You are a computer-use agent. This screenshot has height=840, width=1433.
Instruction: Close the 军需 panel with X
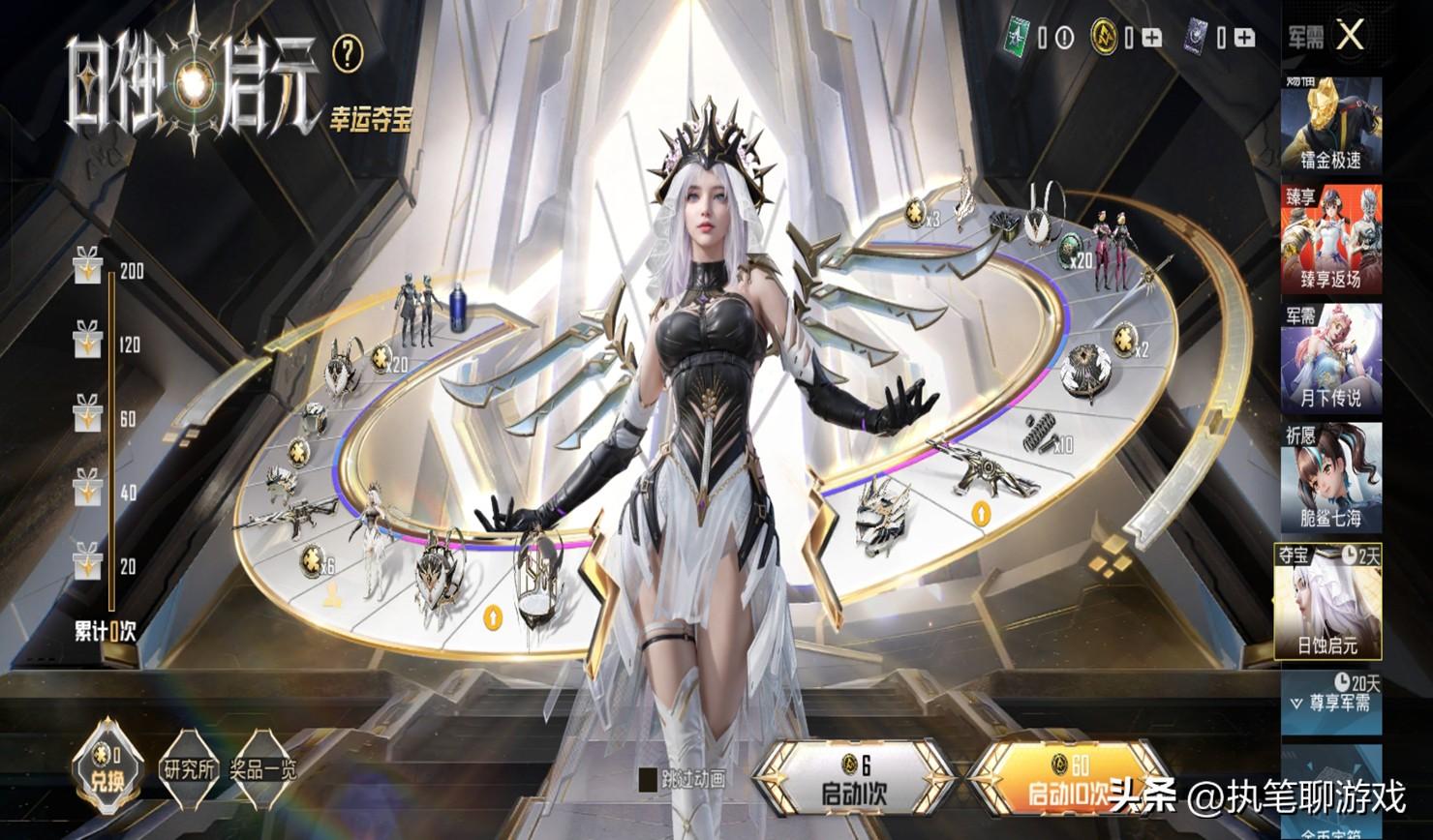[1350, 37]
